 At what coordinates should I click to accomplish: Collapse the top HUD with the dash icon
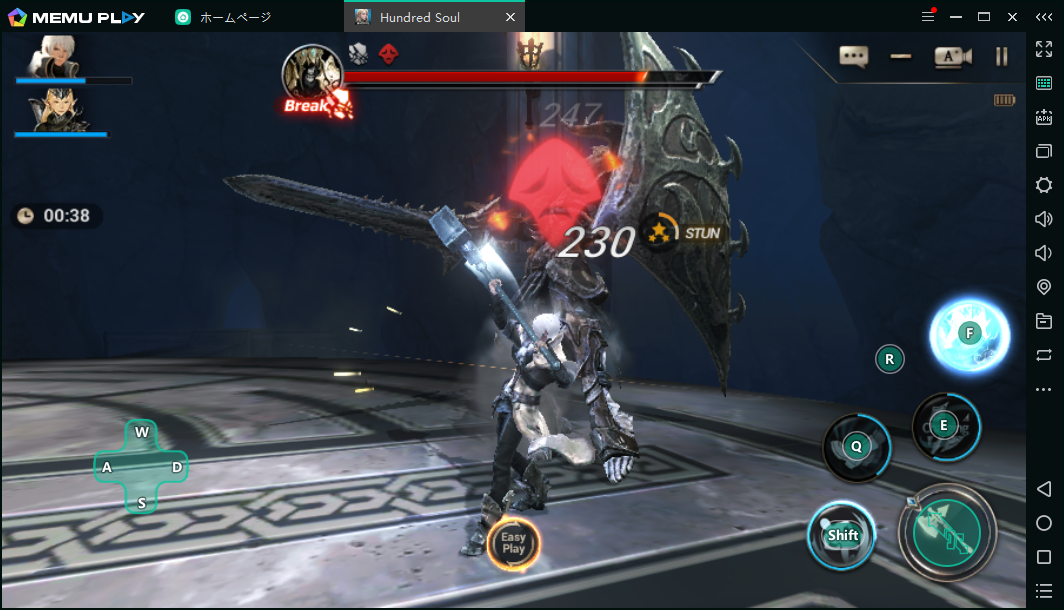click(x=901, y=57)
